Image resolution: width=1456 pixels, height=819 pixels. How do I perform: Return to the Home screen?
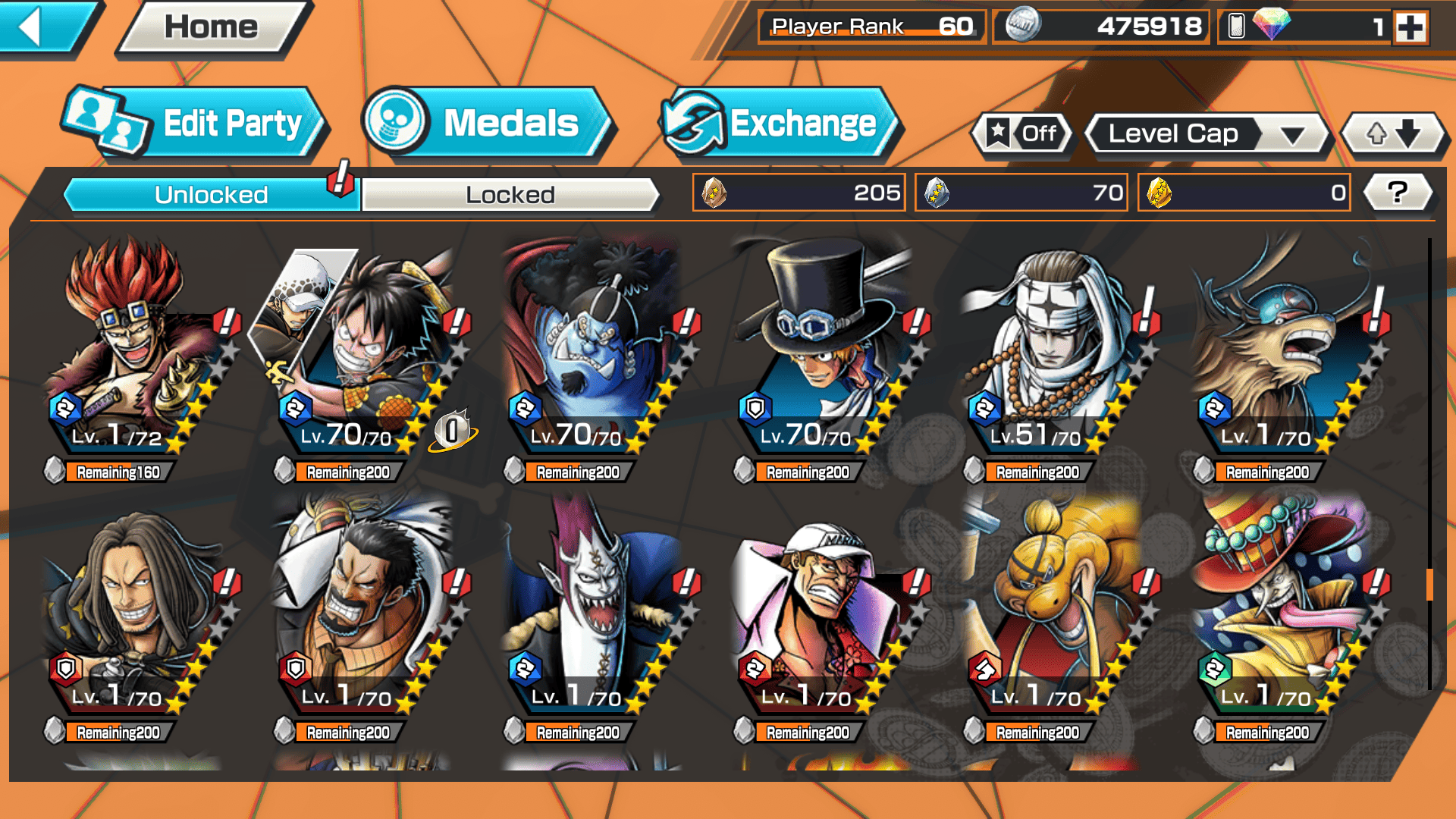coord(211,29)
